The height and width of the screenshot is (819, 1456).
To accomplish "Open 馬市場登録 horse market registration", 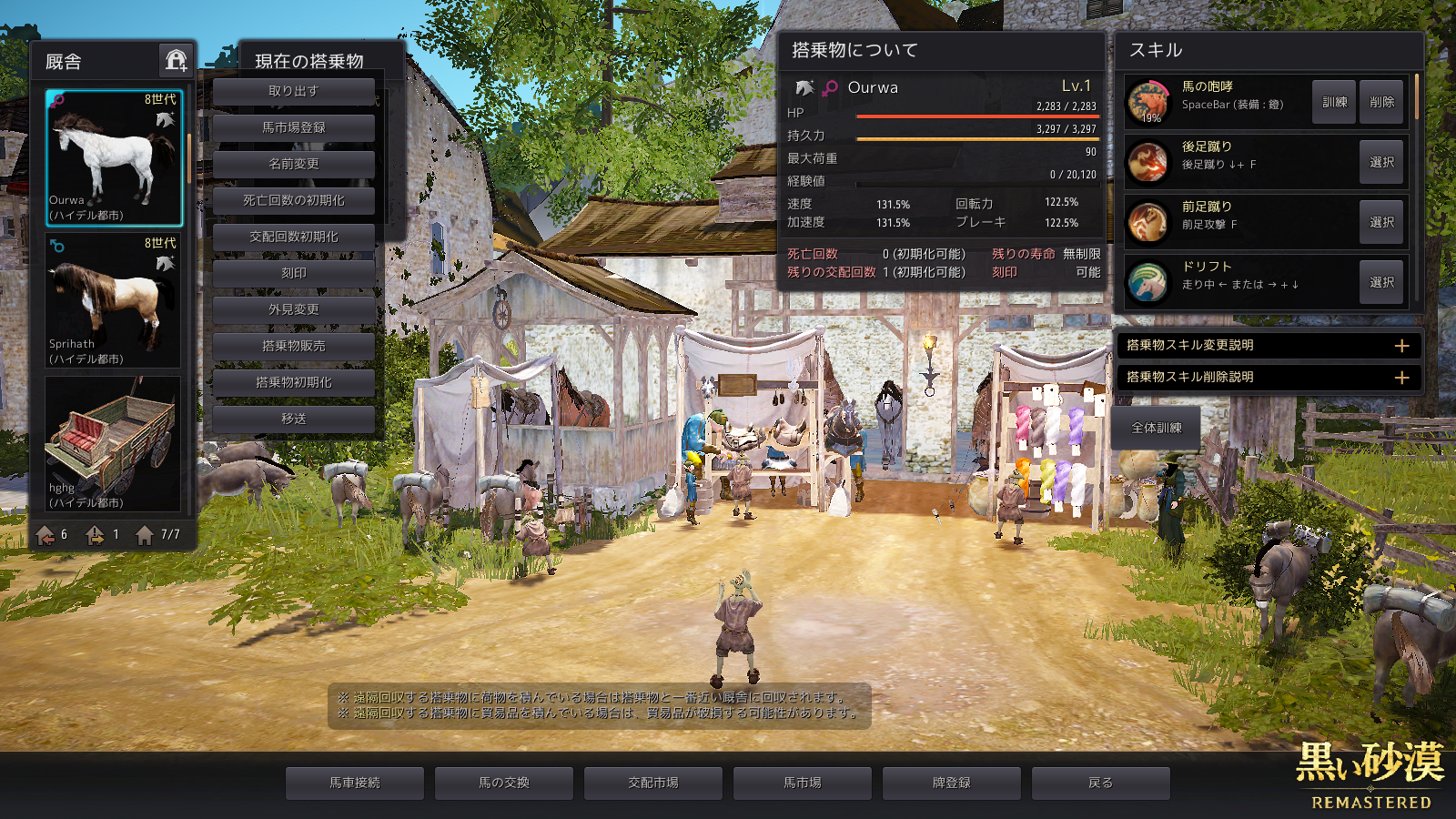I will click(293, 127).
